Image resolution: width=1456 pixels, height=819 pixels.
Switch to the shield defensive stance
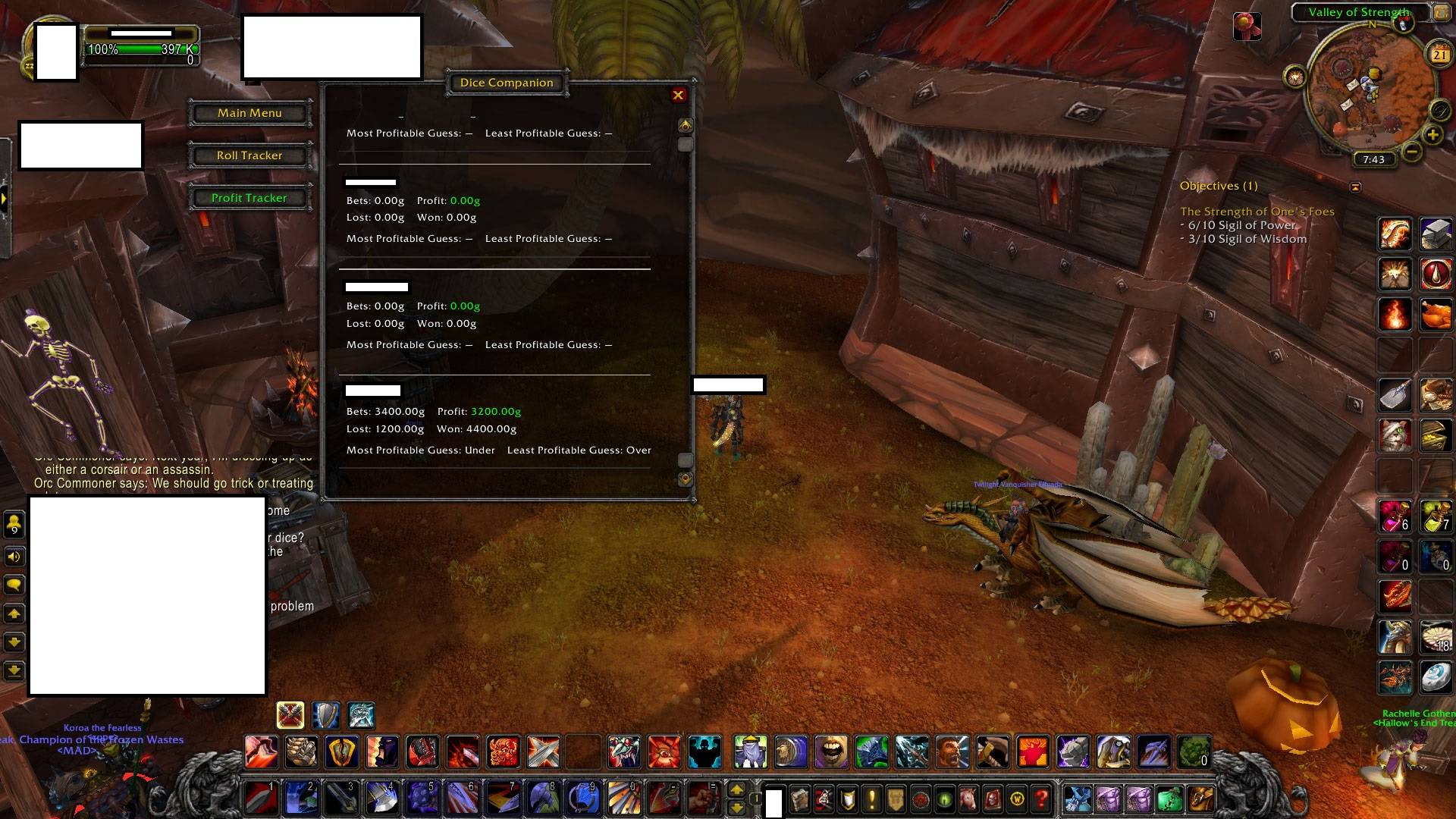(x=326, y=714)
